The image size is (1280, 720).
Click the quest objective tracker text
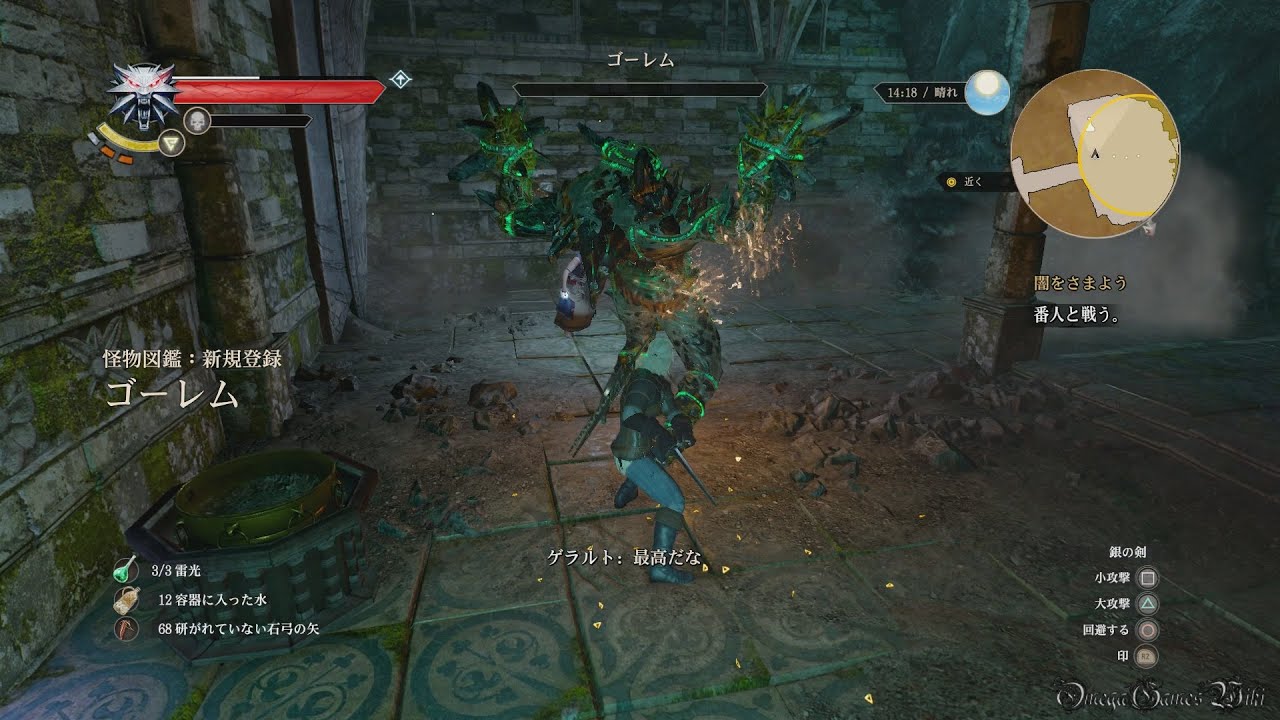1078,315
